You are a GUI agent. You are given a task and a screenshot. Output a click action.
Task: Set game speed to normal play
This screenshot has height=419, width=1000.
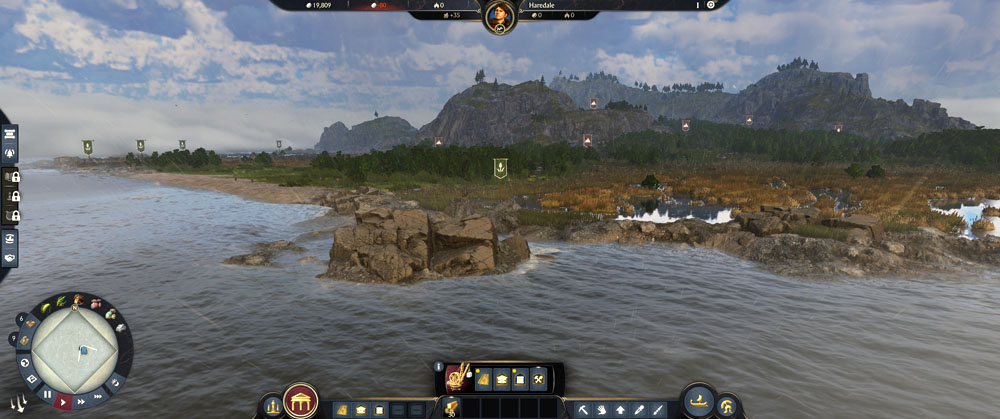64,402
